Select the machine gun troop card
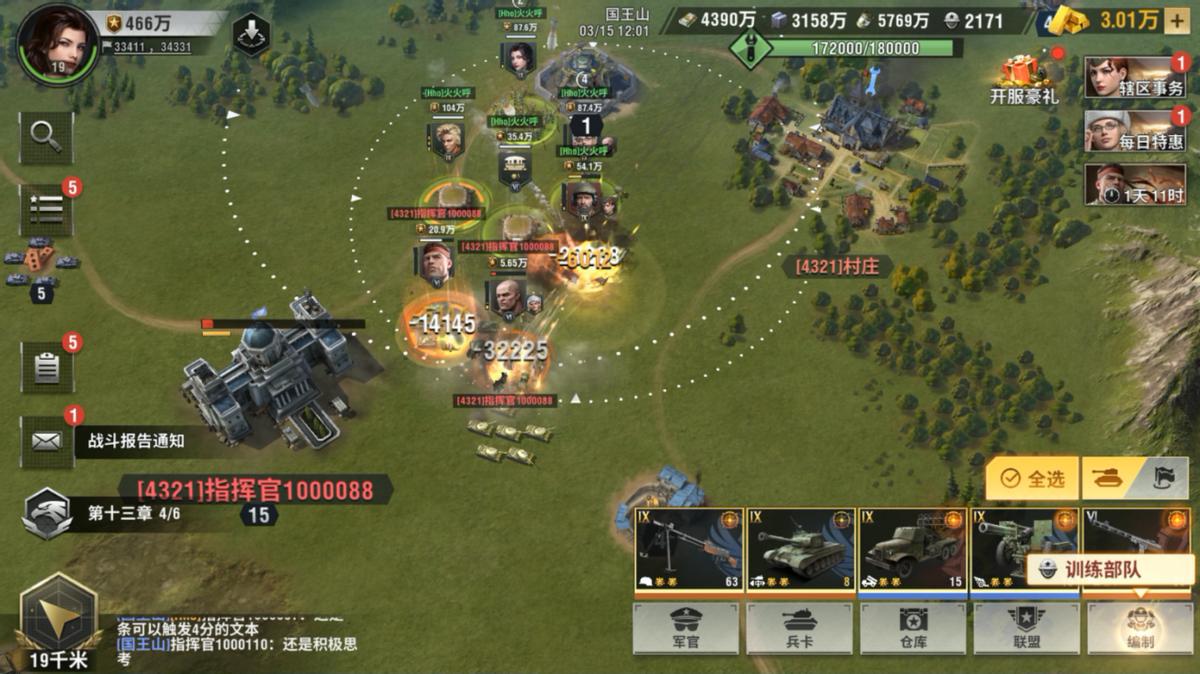 click(x=688, y=548)
